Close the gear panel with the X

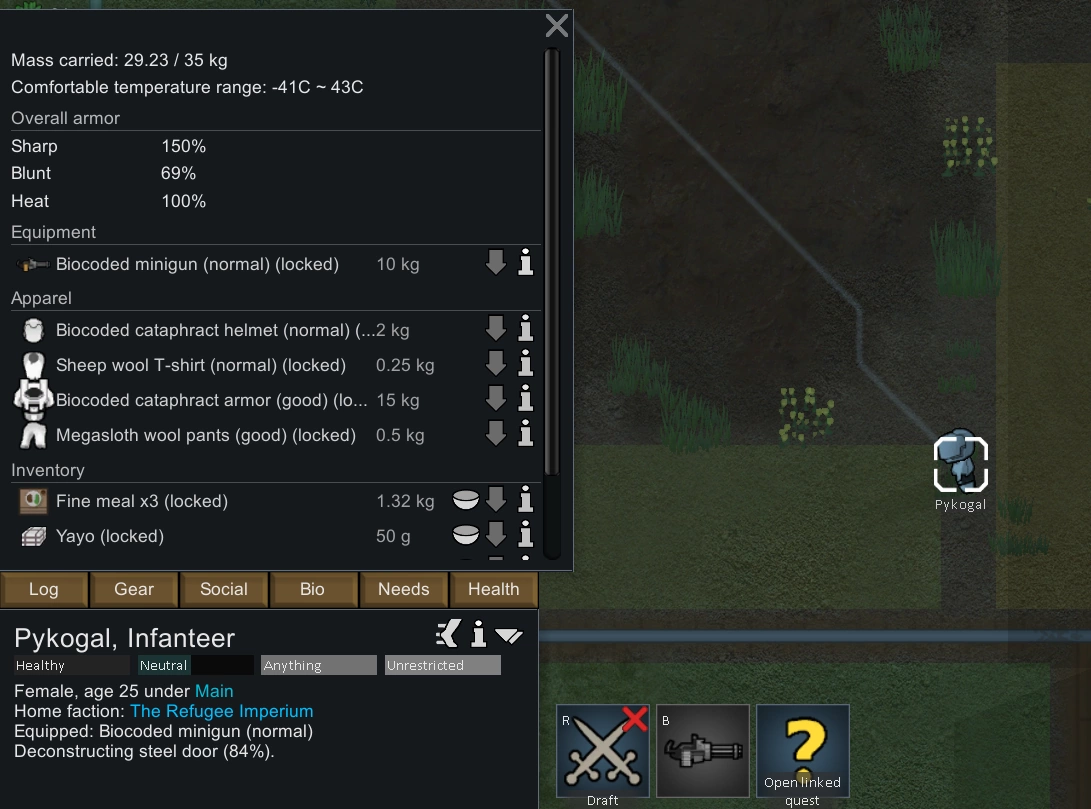click(557, 26)
